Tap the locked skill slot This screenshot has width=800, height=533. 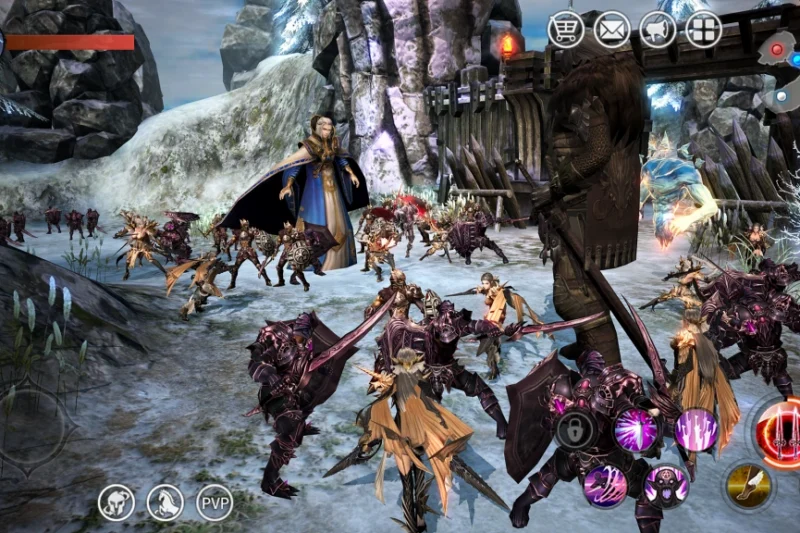pos(577,430)
